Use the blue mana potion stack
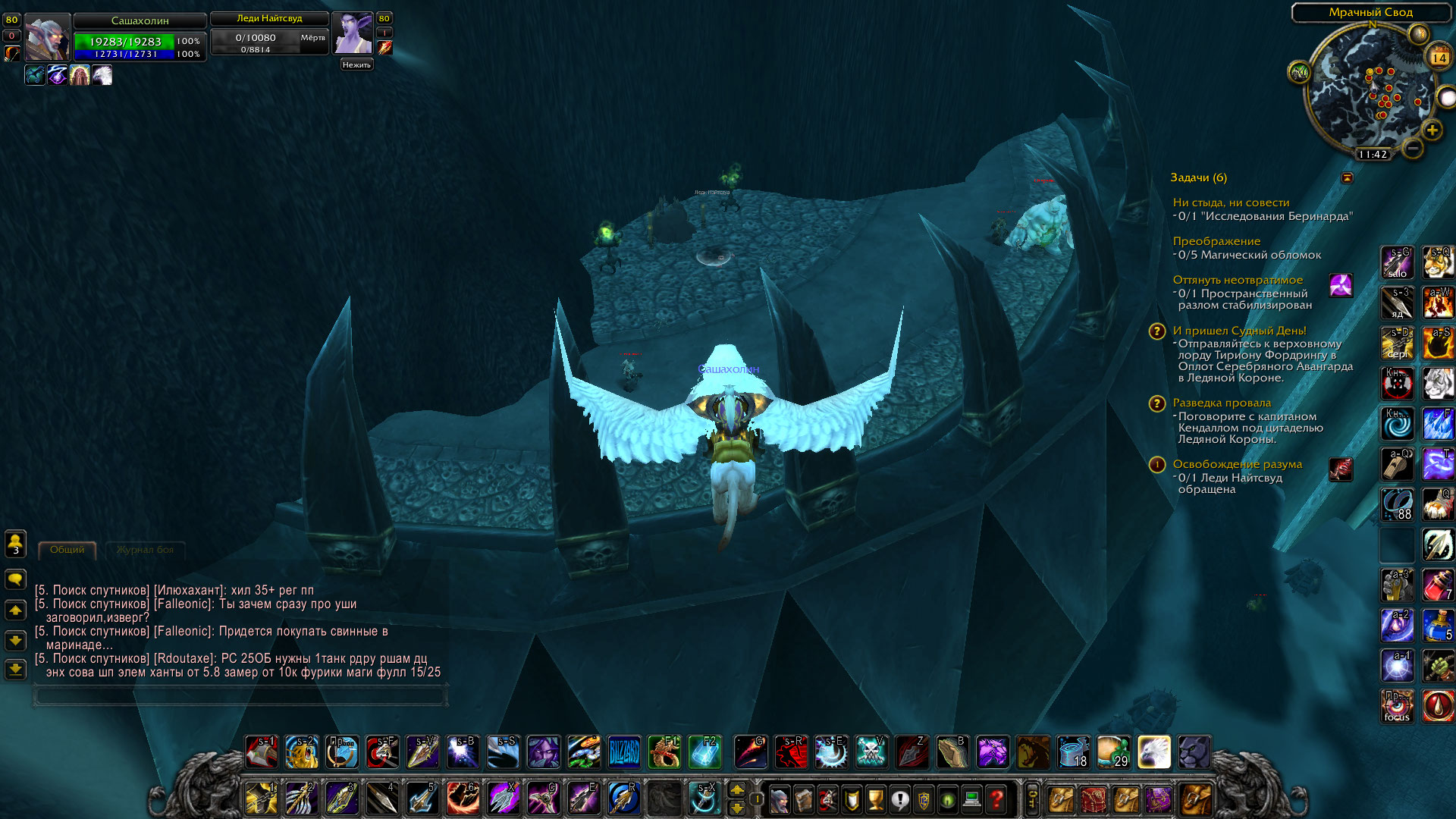The height and width of the screenshot is (819, 1456). pyautogui.click(x=1438, y=625)
